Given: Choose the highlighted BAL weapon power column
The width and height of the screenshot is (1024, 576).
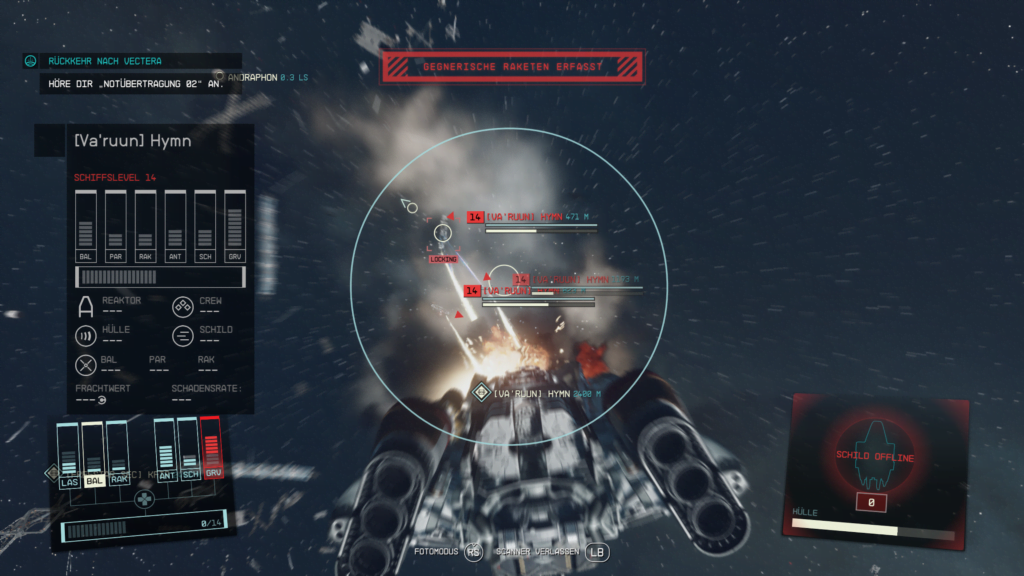Looking at the screenshot, I should pyautogui.click(x=93, y=454).
